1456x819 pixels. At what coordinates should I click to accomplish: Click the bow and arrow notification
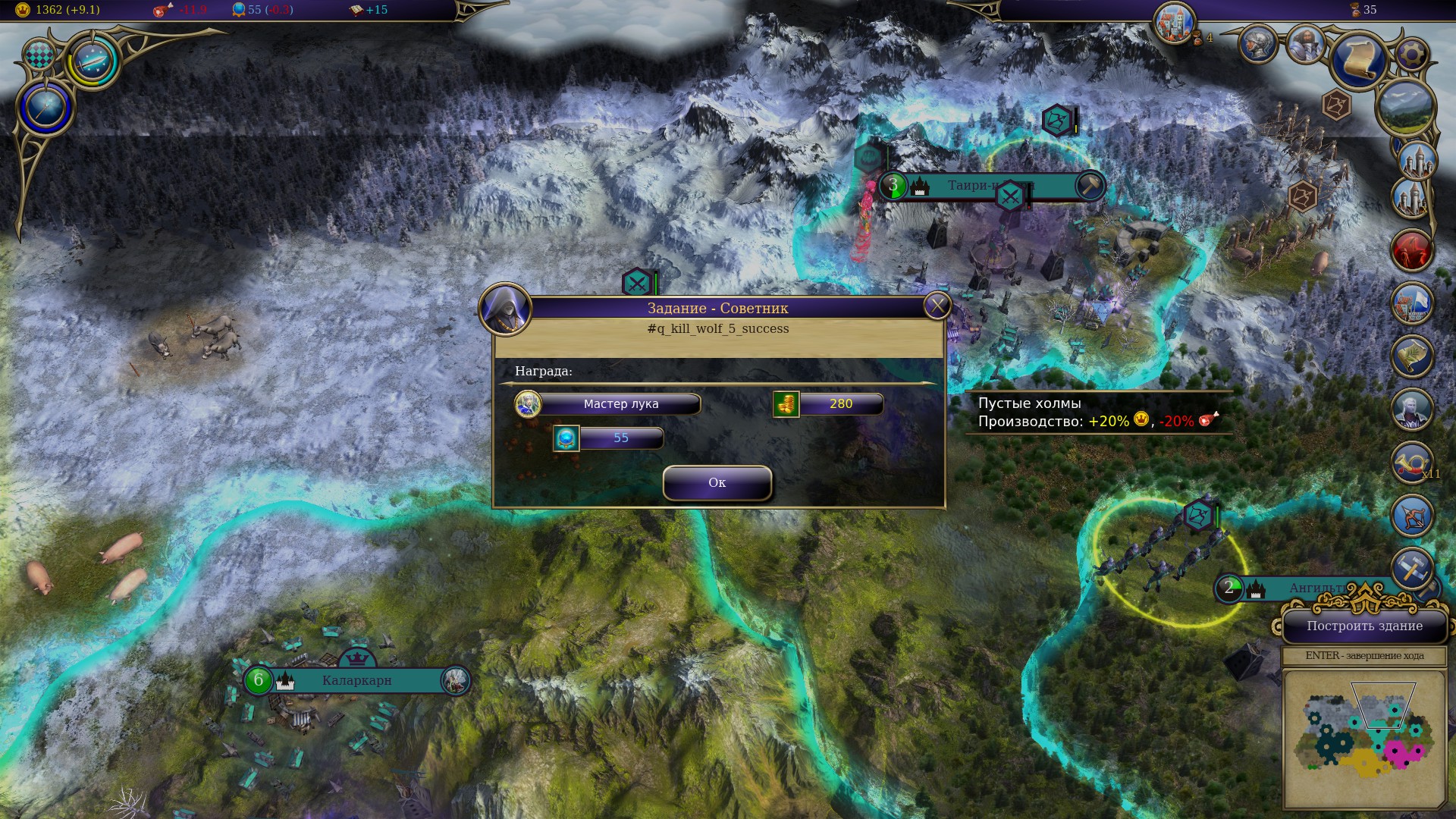(x=1411, y=516)
